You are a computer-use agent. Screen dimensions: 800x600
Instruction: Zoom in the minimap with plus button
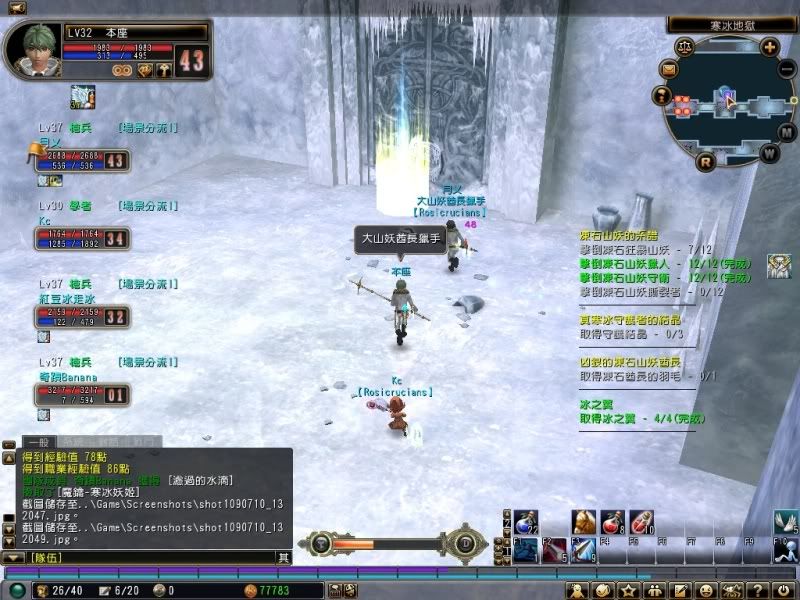click(x=769, y=46)
